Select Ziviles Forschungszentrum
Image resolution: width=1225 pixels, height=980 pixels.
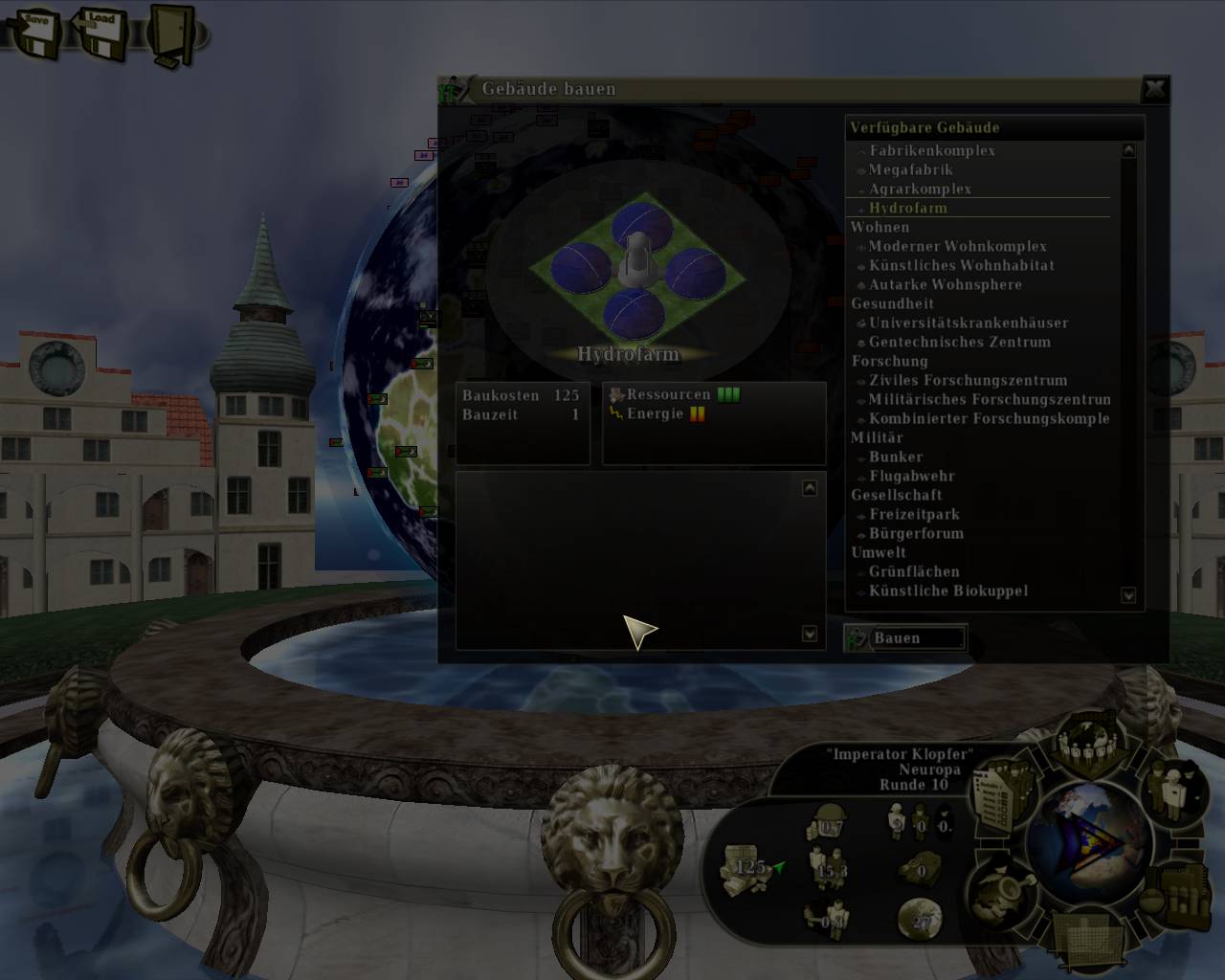tap(967, 380)
